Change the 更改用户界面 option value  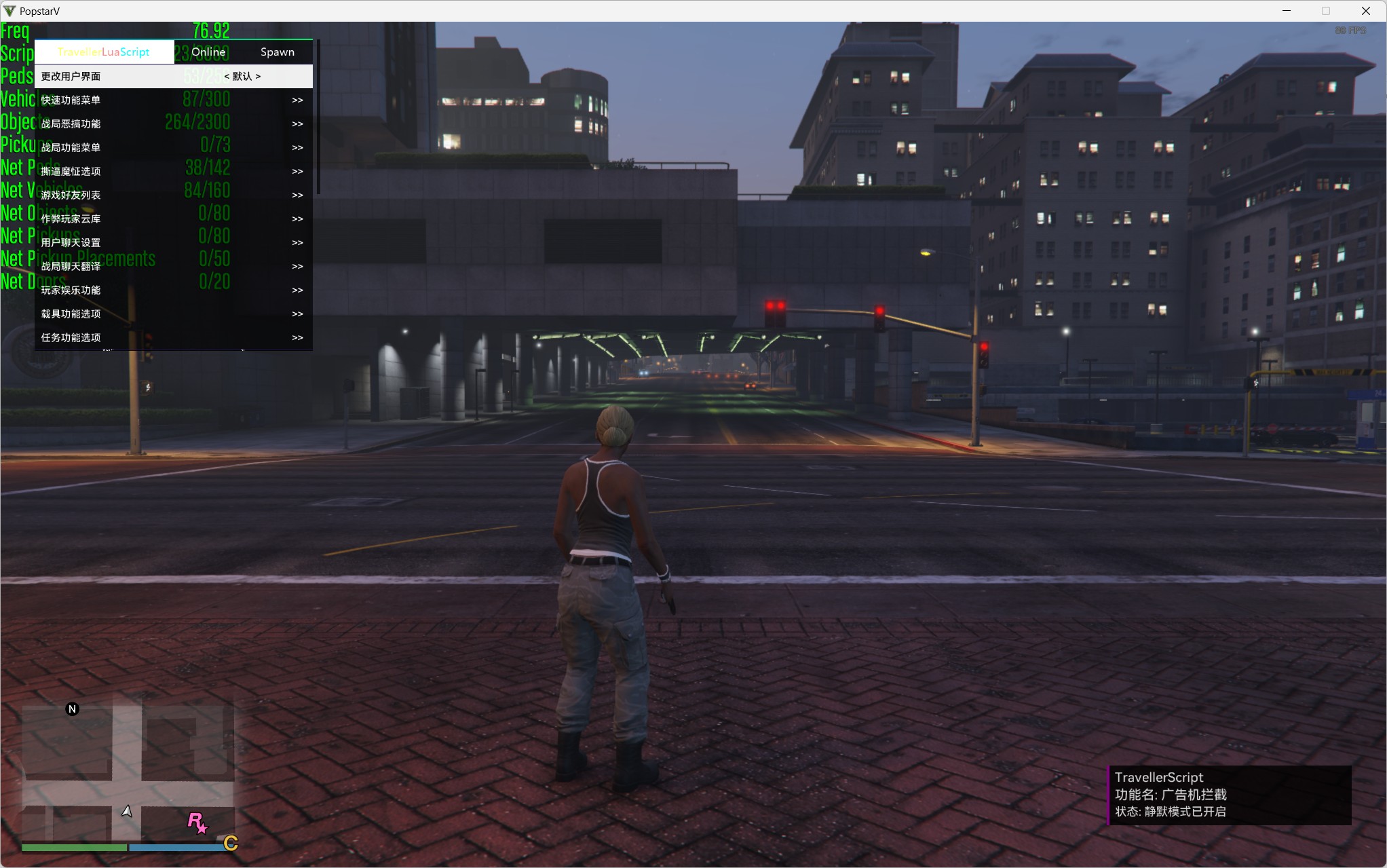tap(242, 77)
